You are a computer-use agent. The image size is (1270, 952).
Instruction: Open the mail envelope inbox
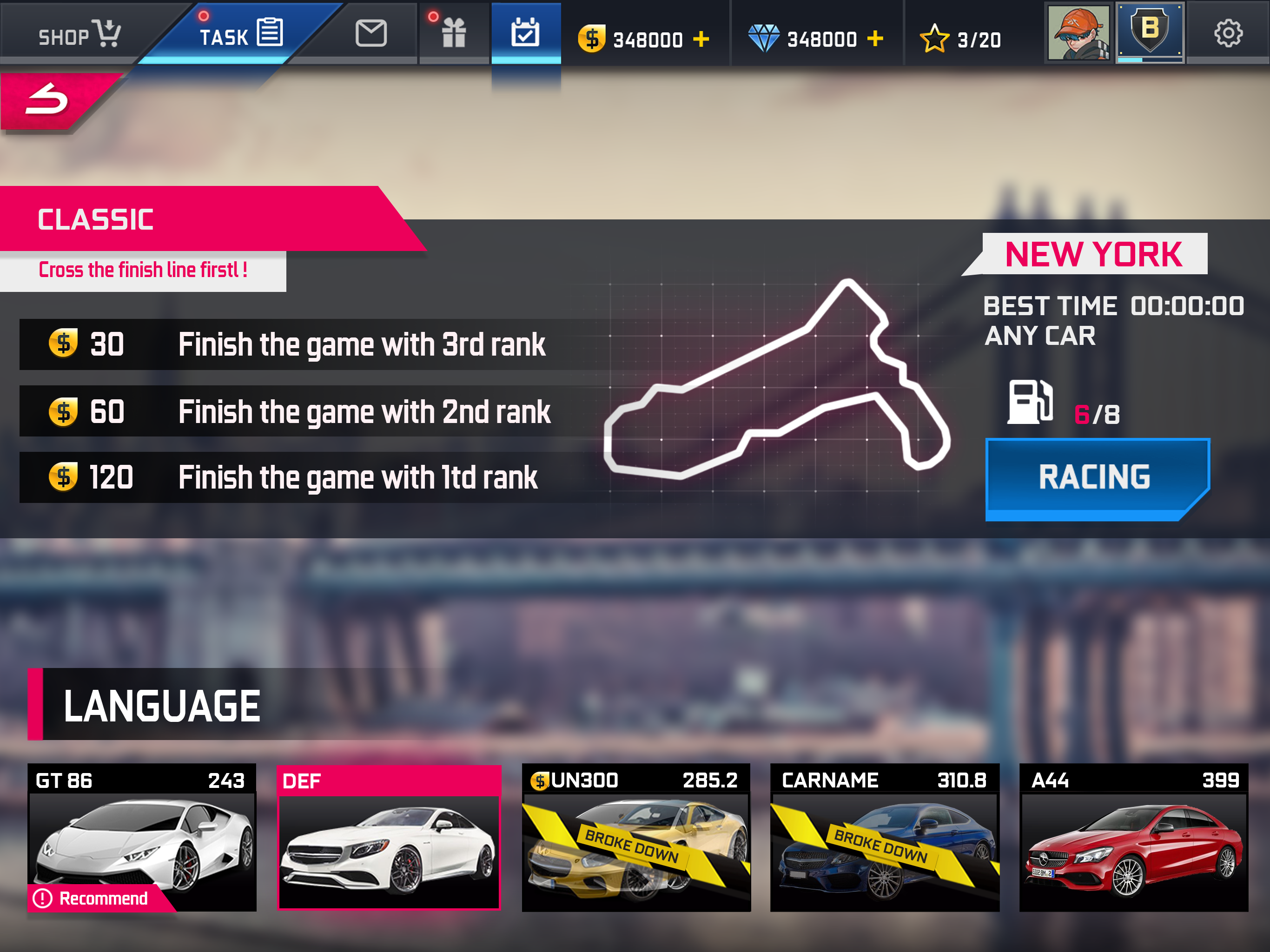371,33
